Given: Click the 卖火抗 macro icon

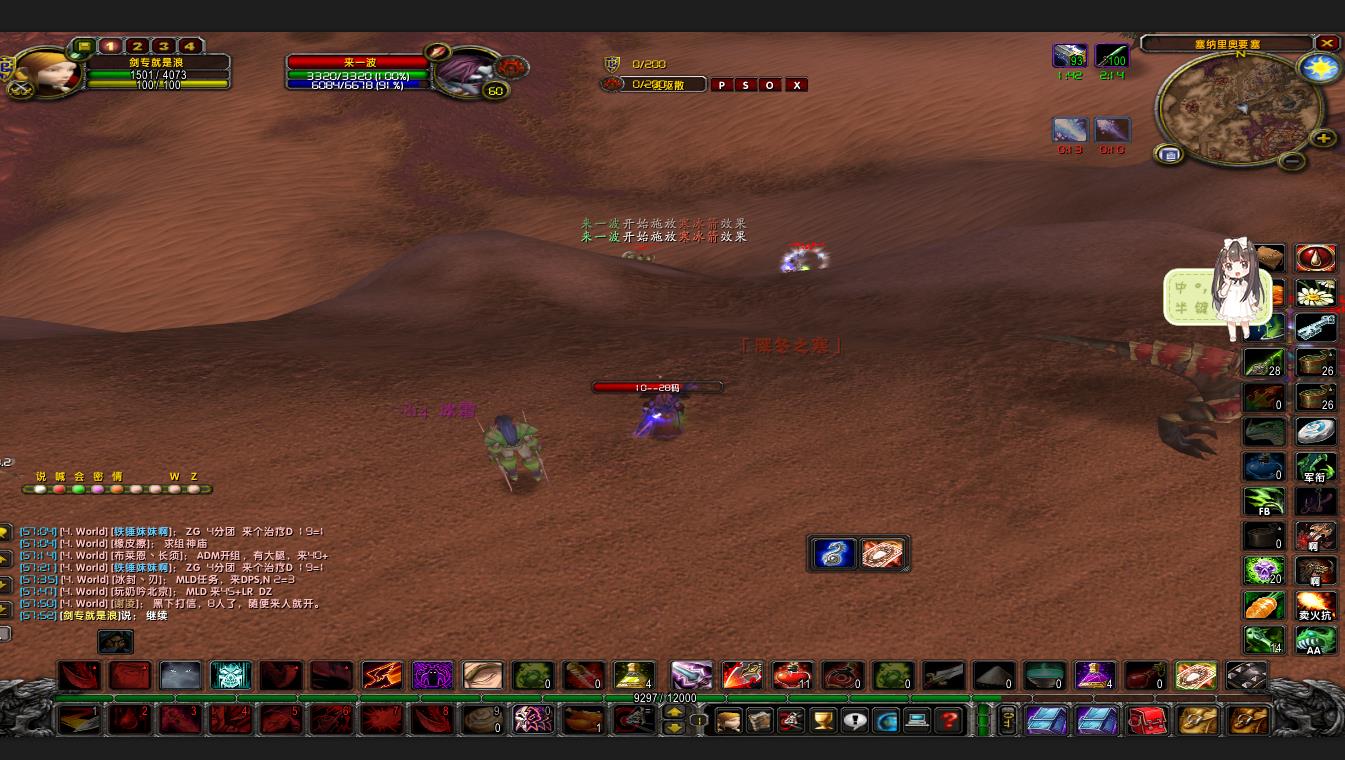Looking at the screenshot, I should (x=1315, y=605).
